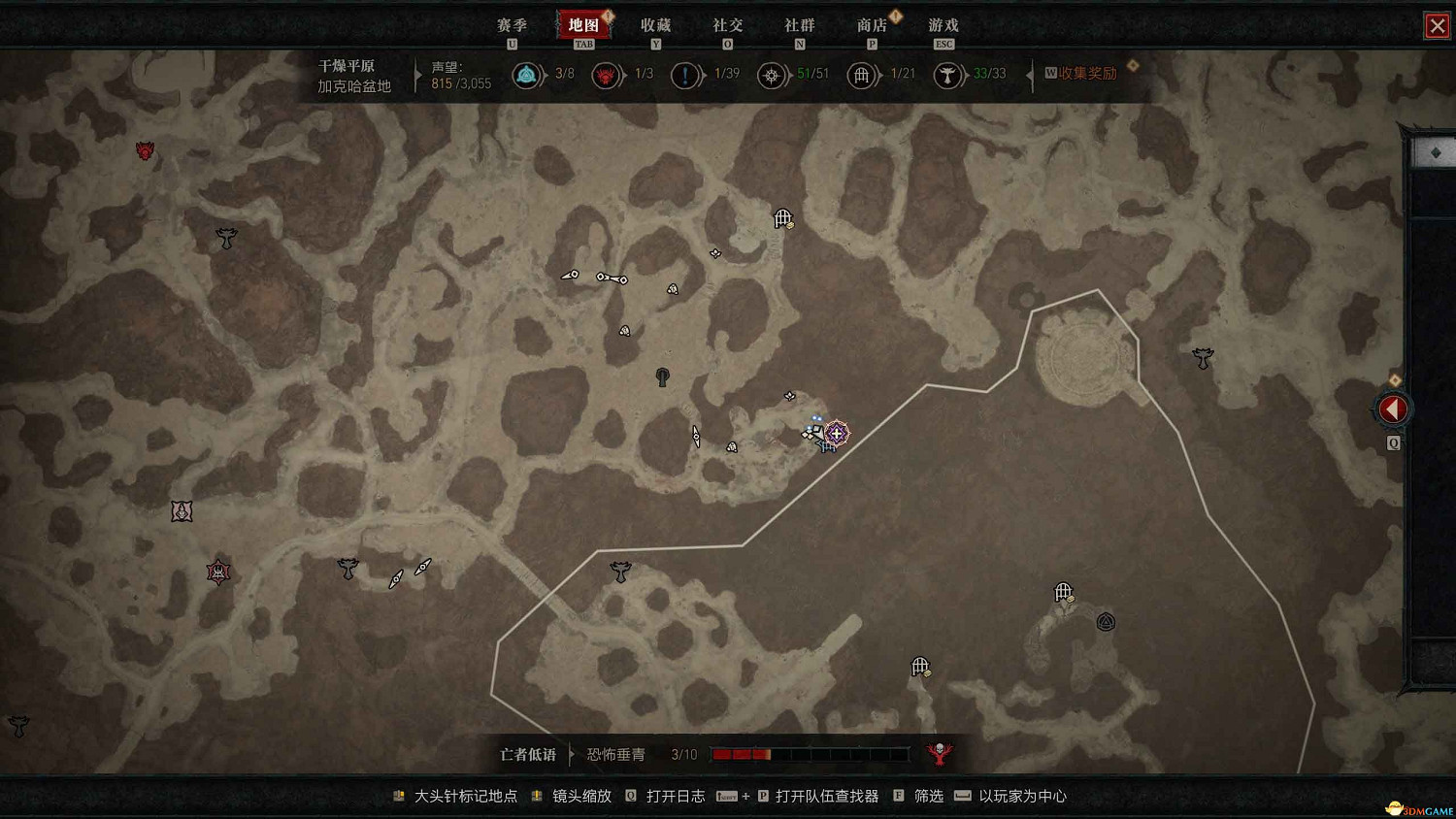
Task: Click the waypoint counter icon showing 3/8
Action: (x=528, y=74)
